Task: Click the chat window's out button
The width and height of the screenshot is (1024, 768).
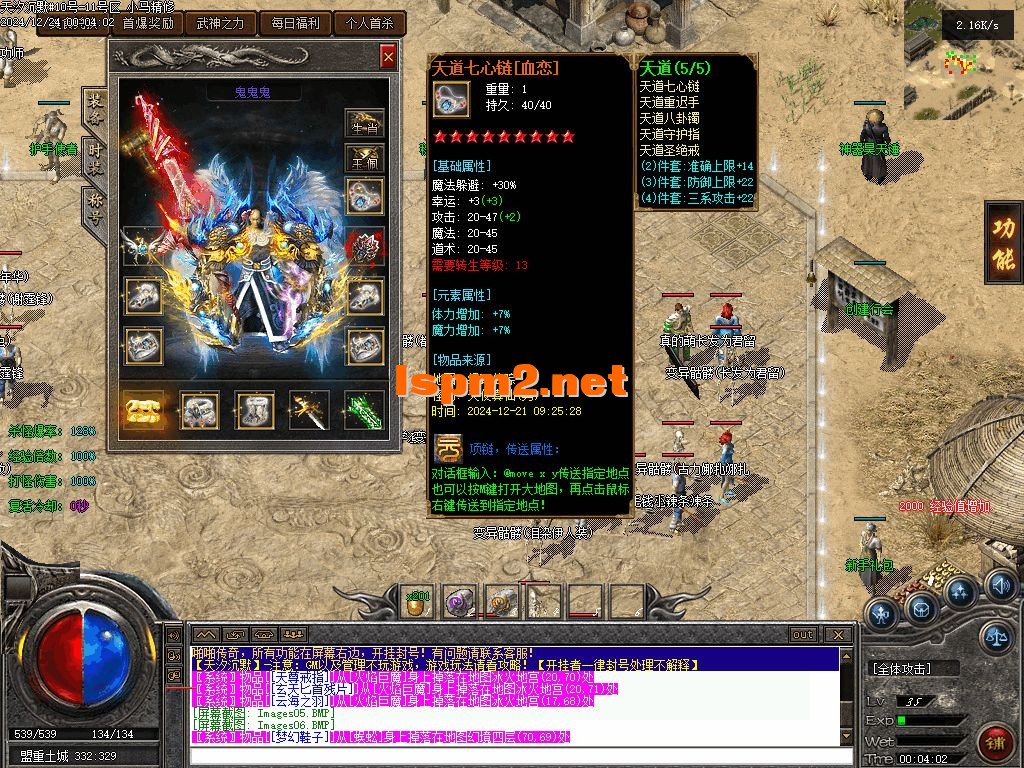Action: pyautogui.click(x=802, y=634)
